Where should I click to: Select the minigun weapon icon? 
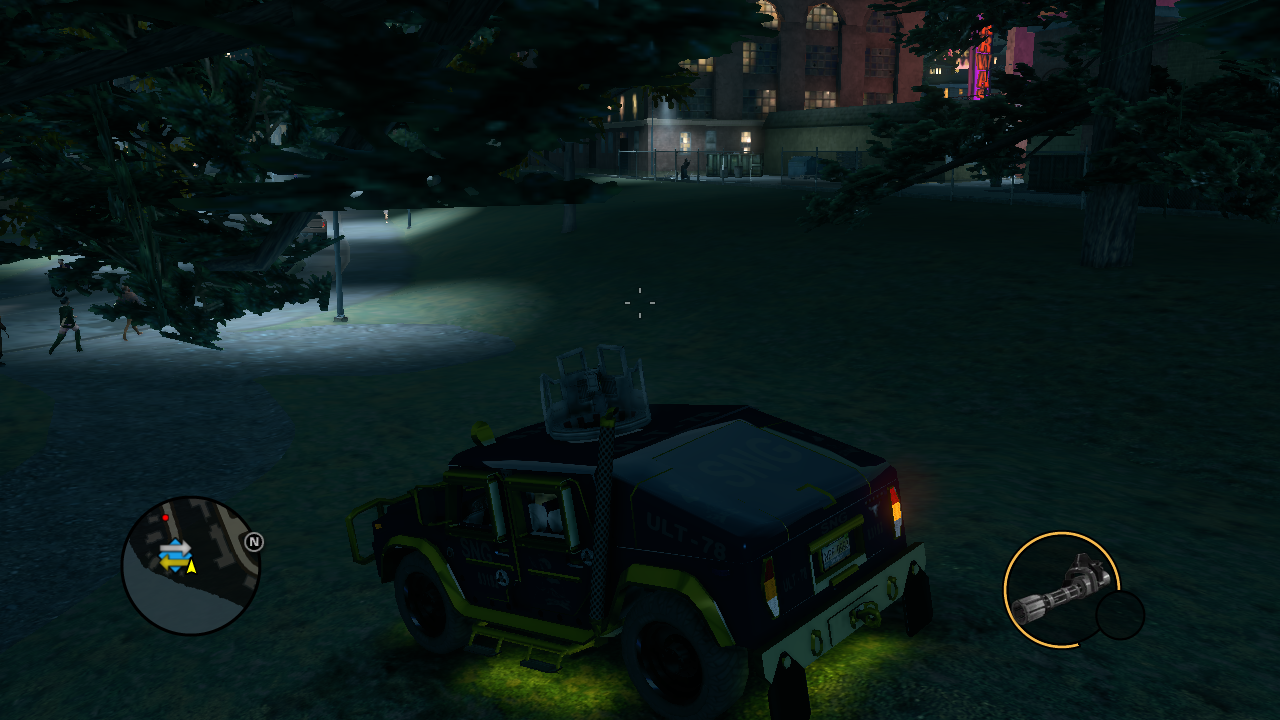(1062, 588)
